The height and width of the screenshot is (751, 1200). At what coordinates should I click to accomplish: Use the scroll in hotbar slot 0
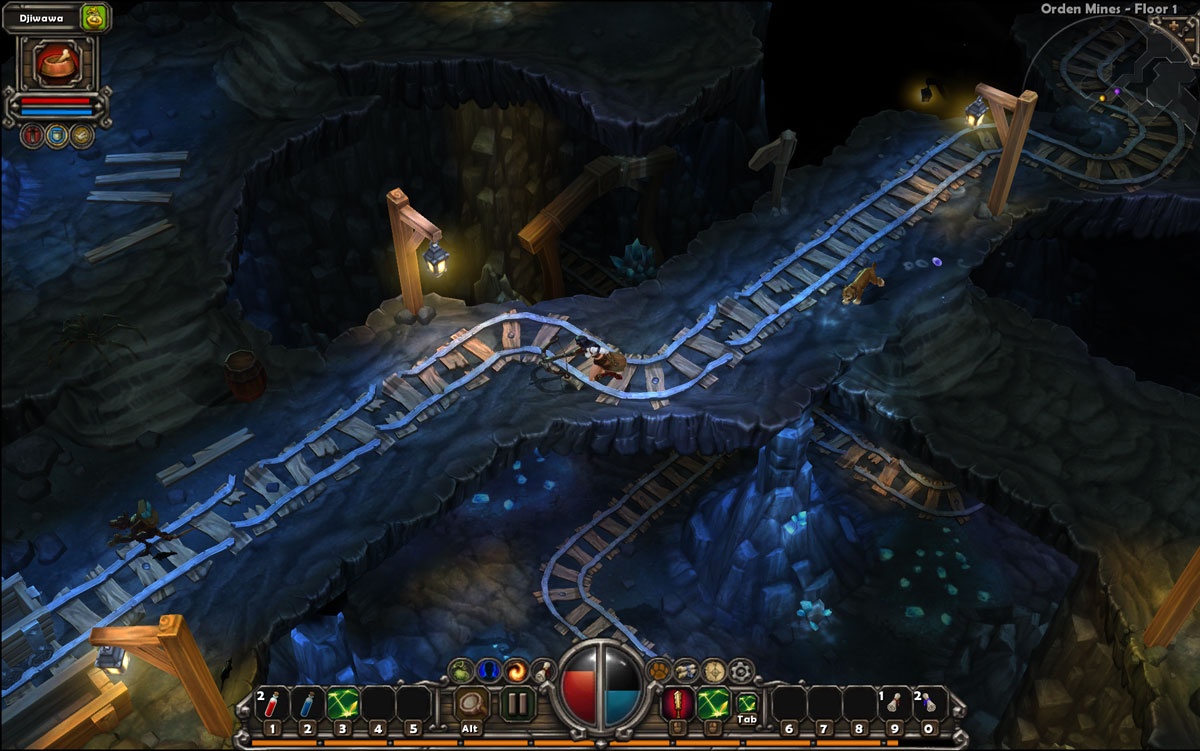(x=931, y=704)
